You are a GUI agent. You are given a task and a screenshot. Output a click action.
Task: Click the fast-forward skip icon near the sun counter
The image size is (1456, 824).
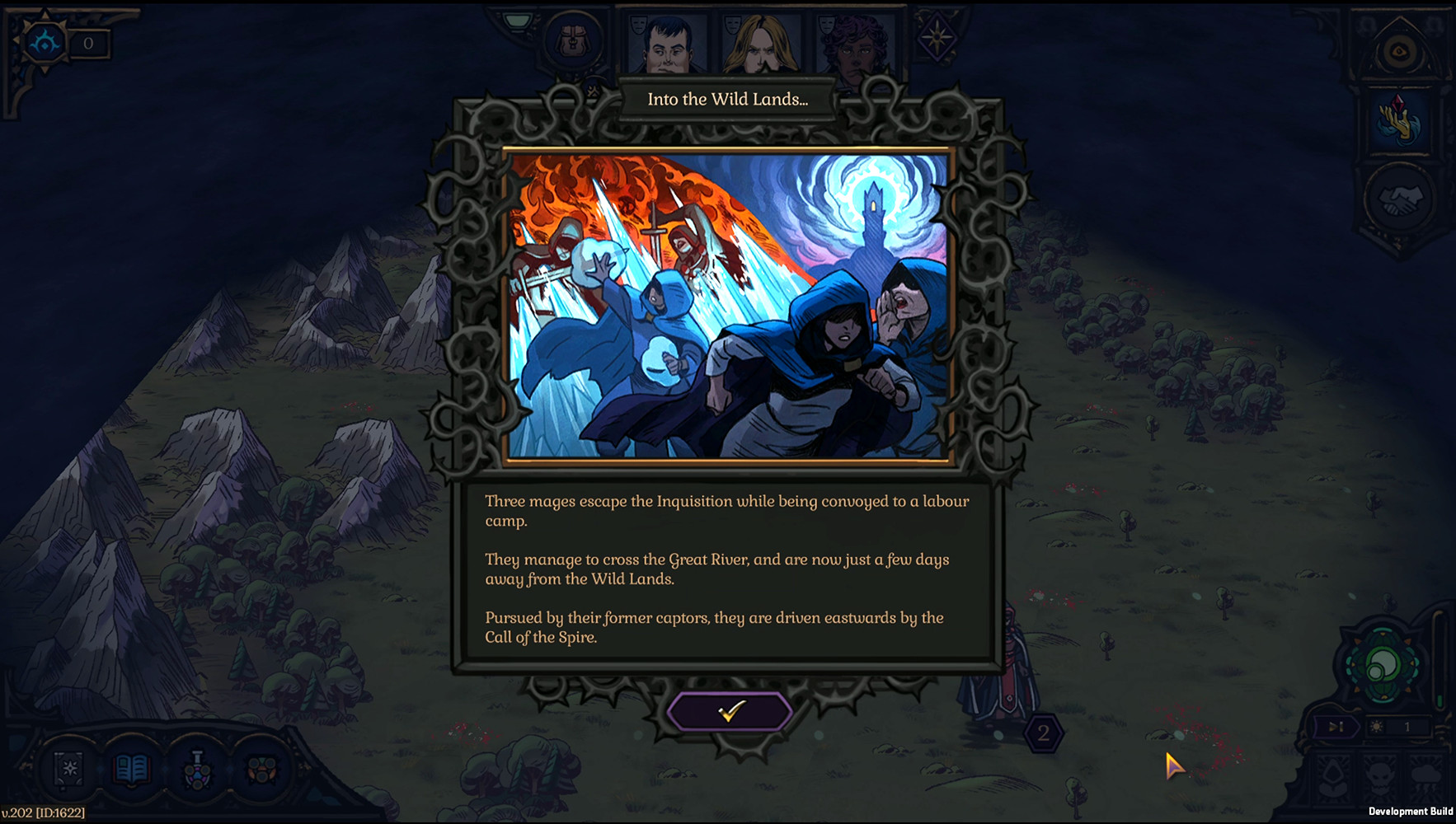(1337, 726)
